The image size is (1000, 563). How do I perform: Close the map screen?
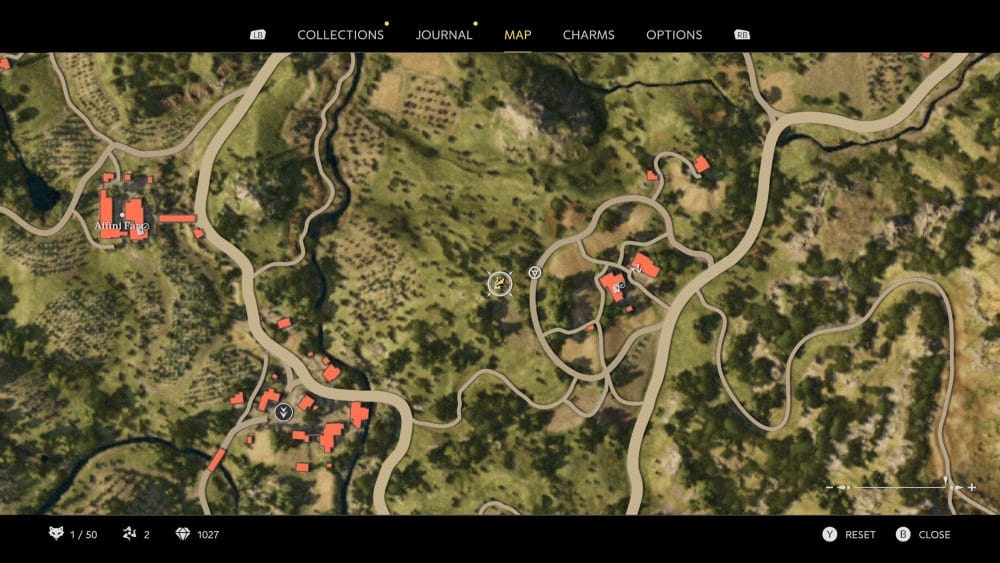[x=924, y=535]
